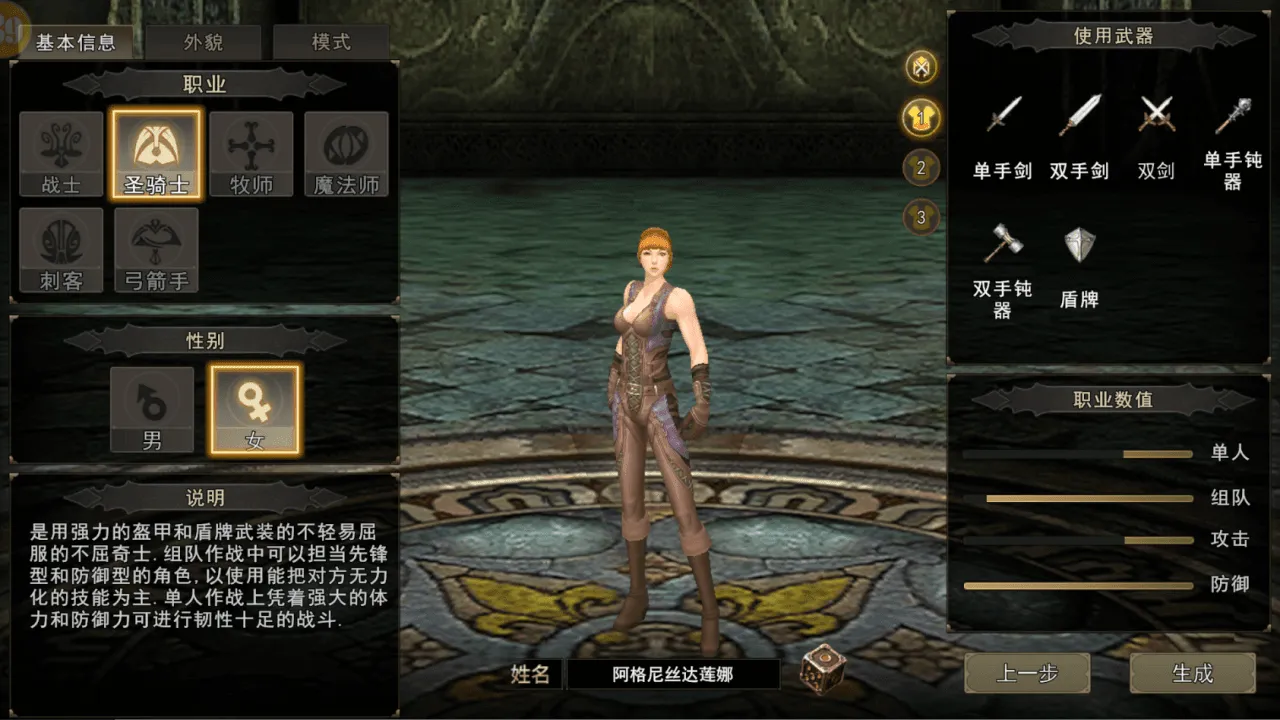Switch to the 模式 (Mode) tab
This screenshot has width=1280, height=720.
pos(330,41)
